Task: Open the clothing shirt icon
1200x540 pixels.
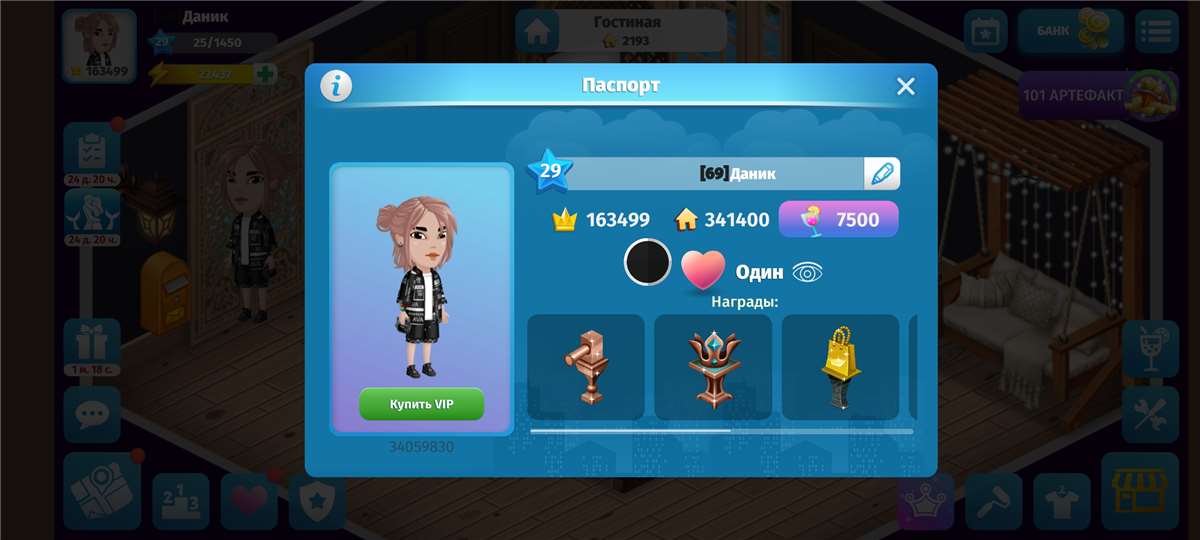Action: click(x=1061, y=500)
